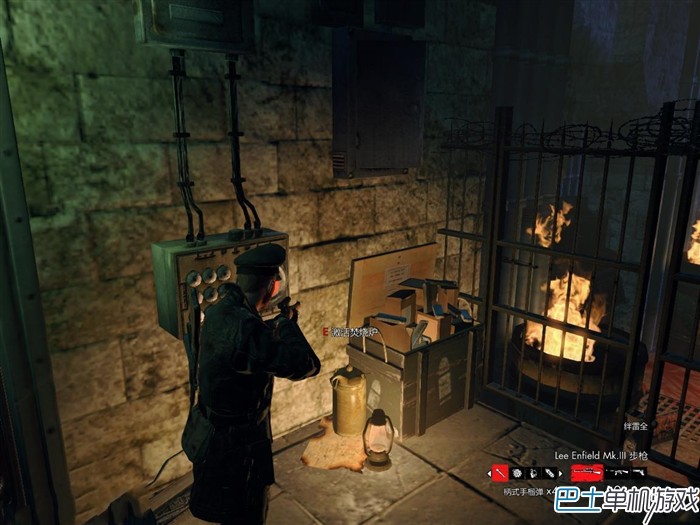This screenshot has width=700, height=525.
Task: Click the right arrow of the item selector
Action: coord(560,472)
